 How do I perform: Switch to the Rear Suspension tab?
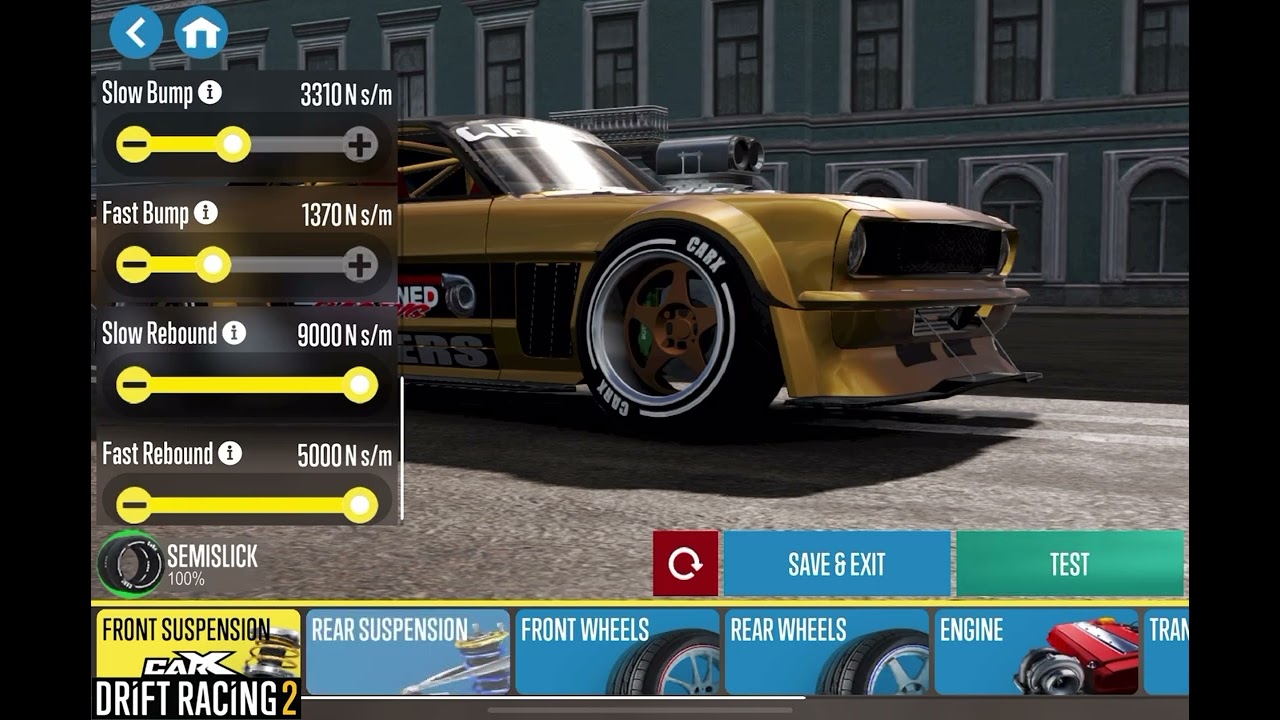coord(407,651)
